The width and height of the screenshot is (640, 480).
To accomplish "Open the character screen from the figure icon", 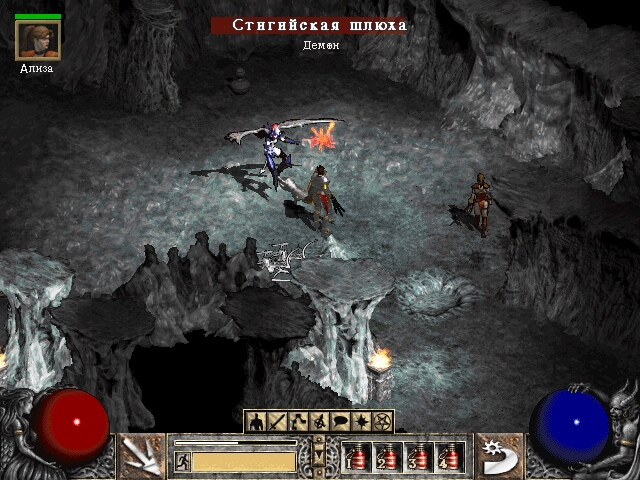I will [x=255, y=422].
